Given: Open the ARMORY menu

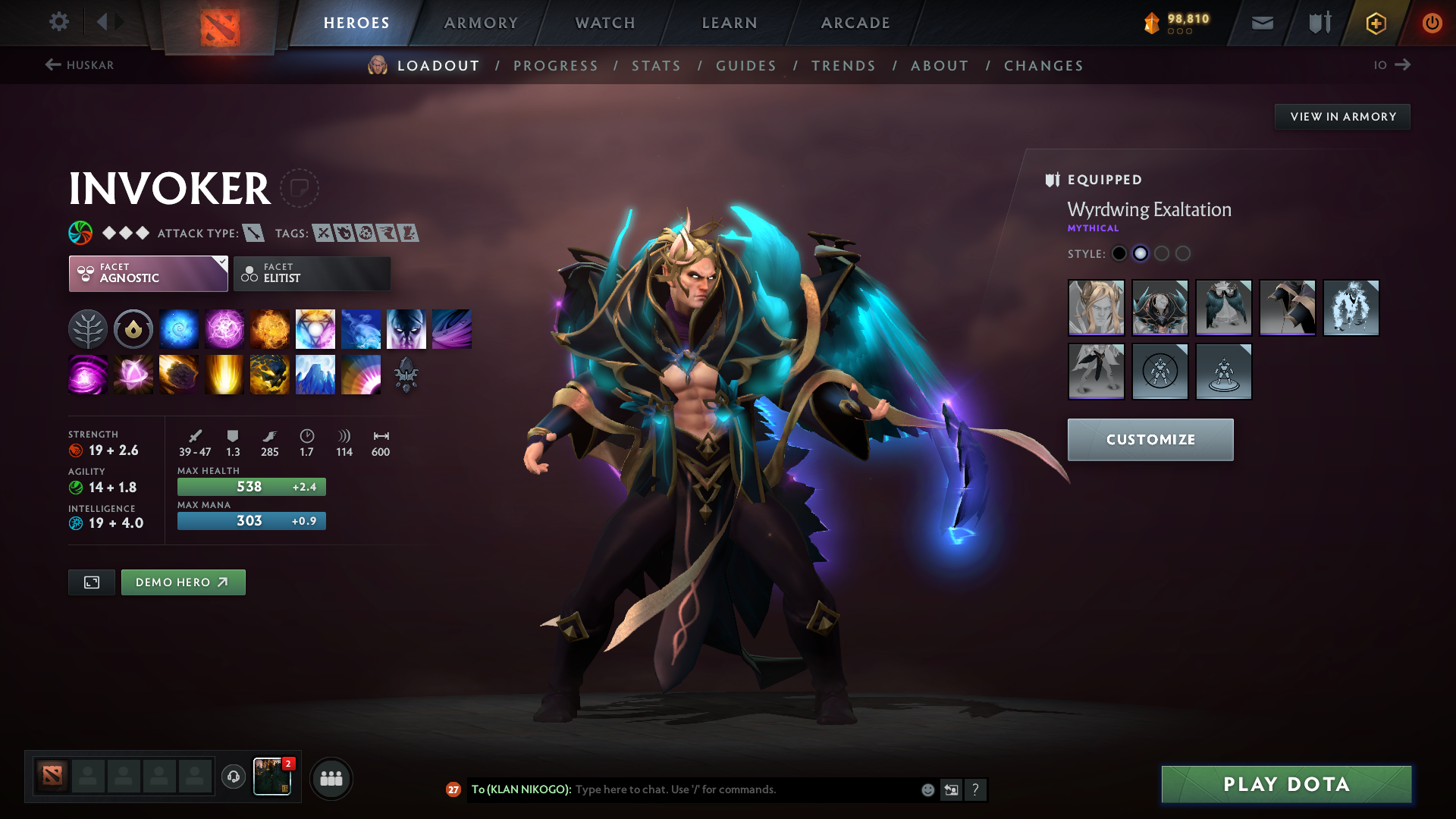Looking at the screenshot, I should (x=481, y=23).
